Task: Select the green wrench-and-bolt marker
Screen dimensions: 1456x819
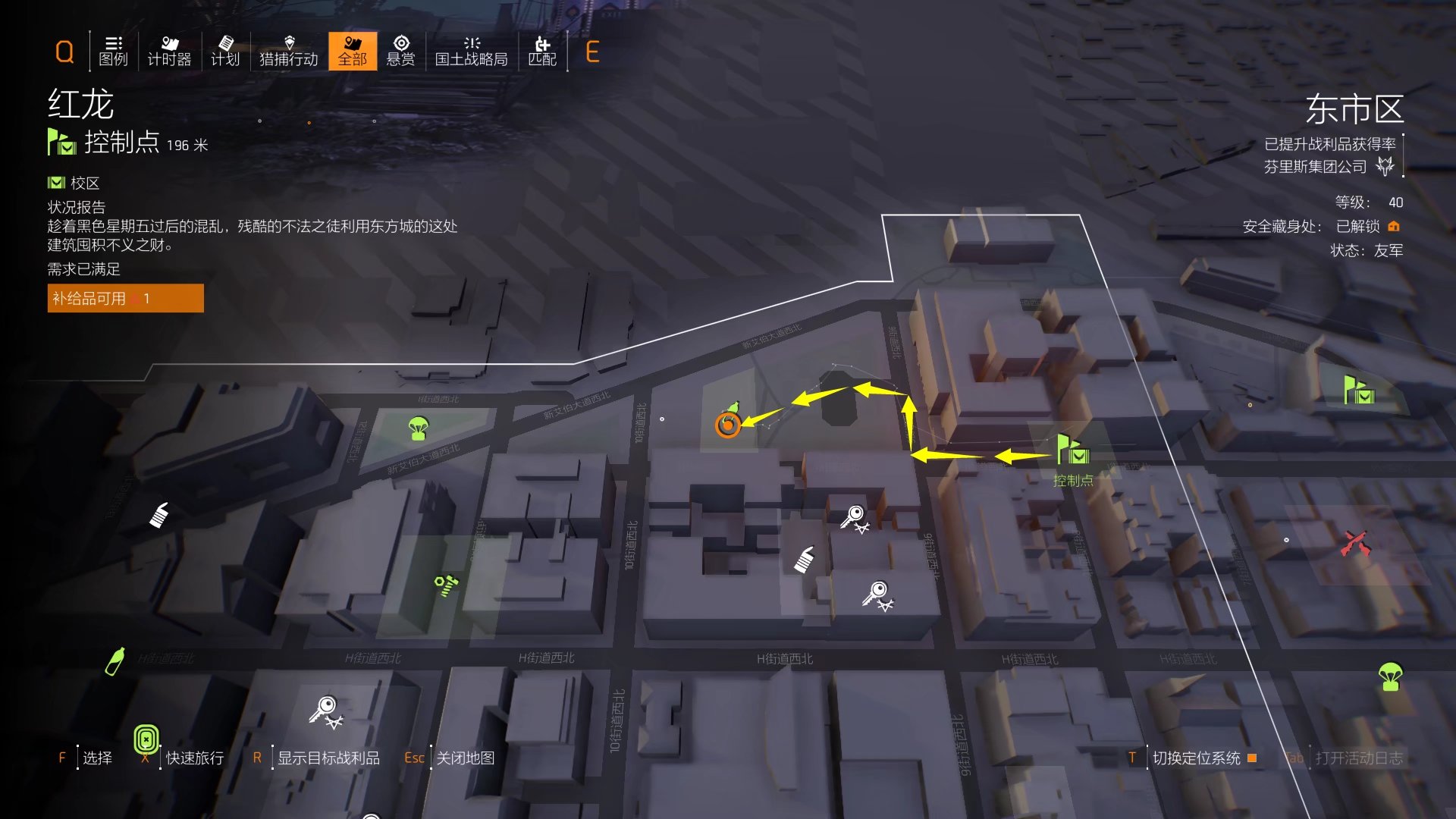Action: point(446,585)
